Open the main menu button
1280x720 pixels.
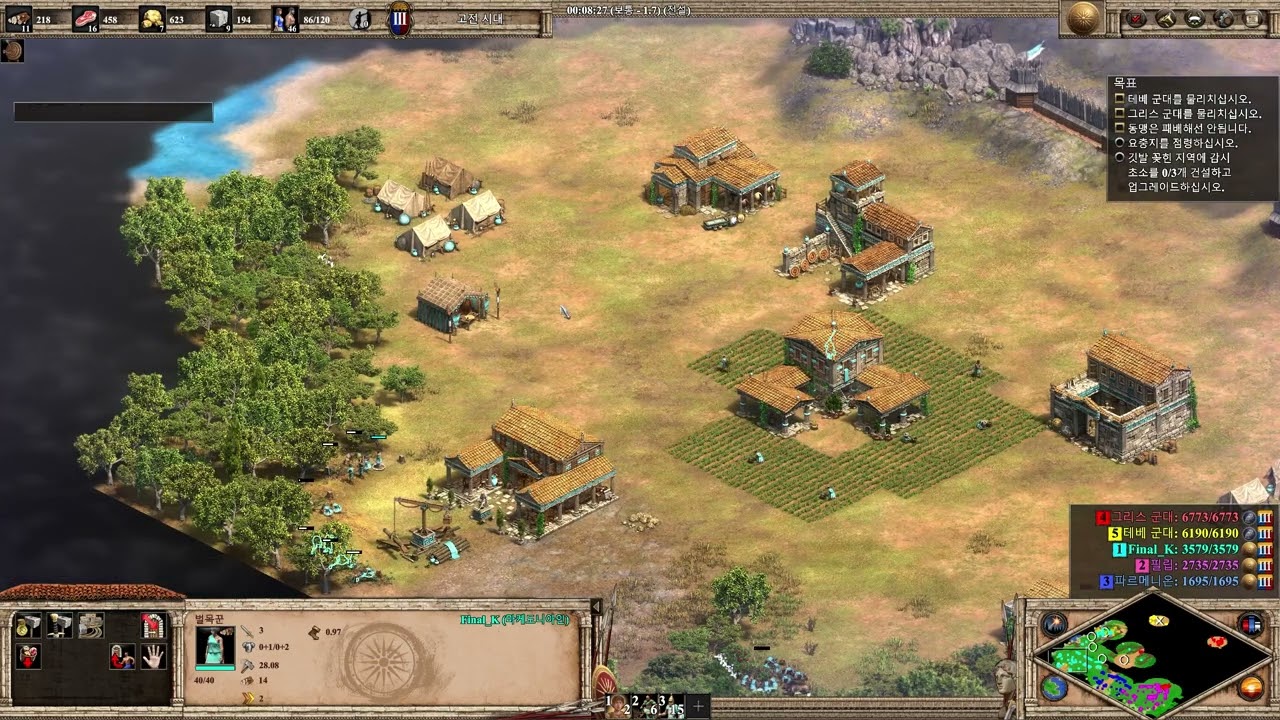(x=1253, y=18)
